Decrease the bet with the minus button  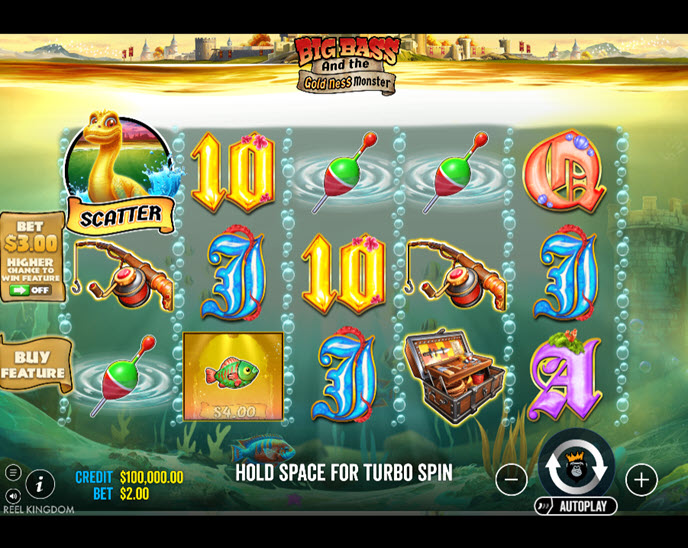pos(511,480)
